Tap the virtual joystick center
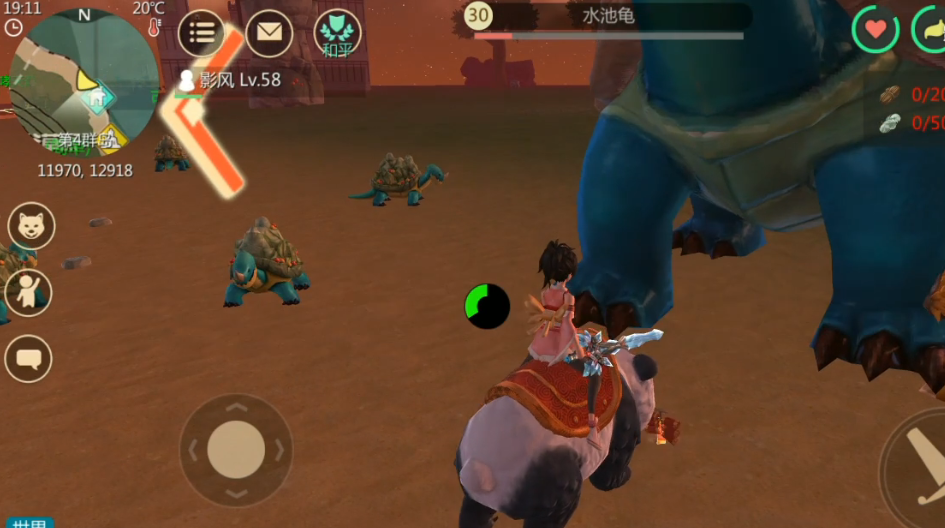 [236, 449]
